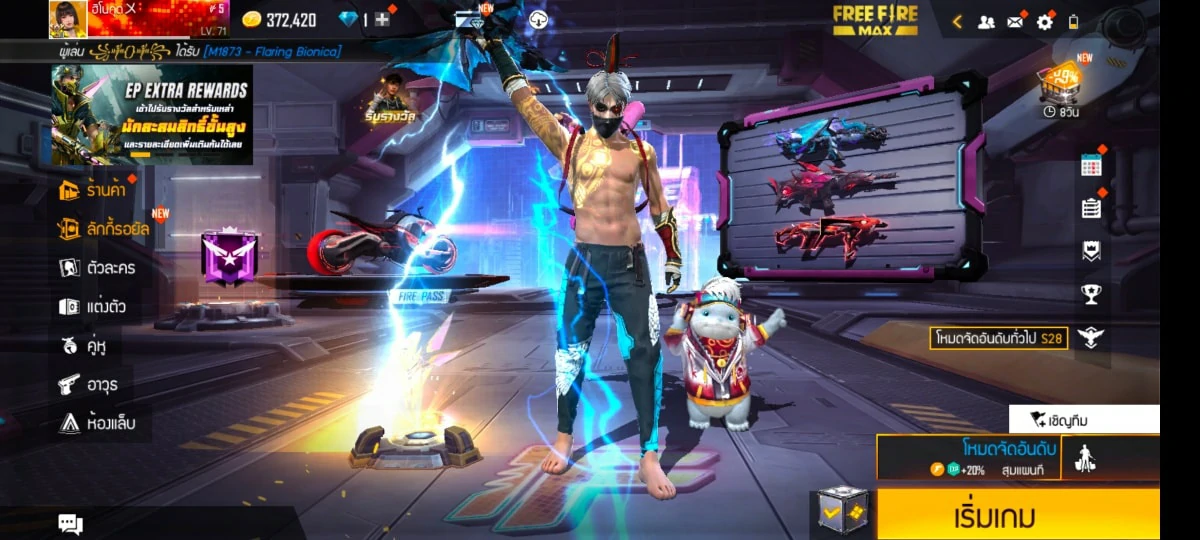The height and width of the screenshot is (540, 1200).
Task: Open the calendar events icon
Action: 1091,166
